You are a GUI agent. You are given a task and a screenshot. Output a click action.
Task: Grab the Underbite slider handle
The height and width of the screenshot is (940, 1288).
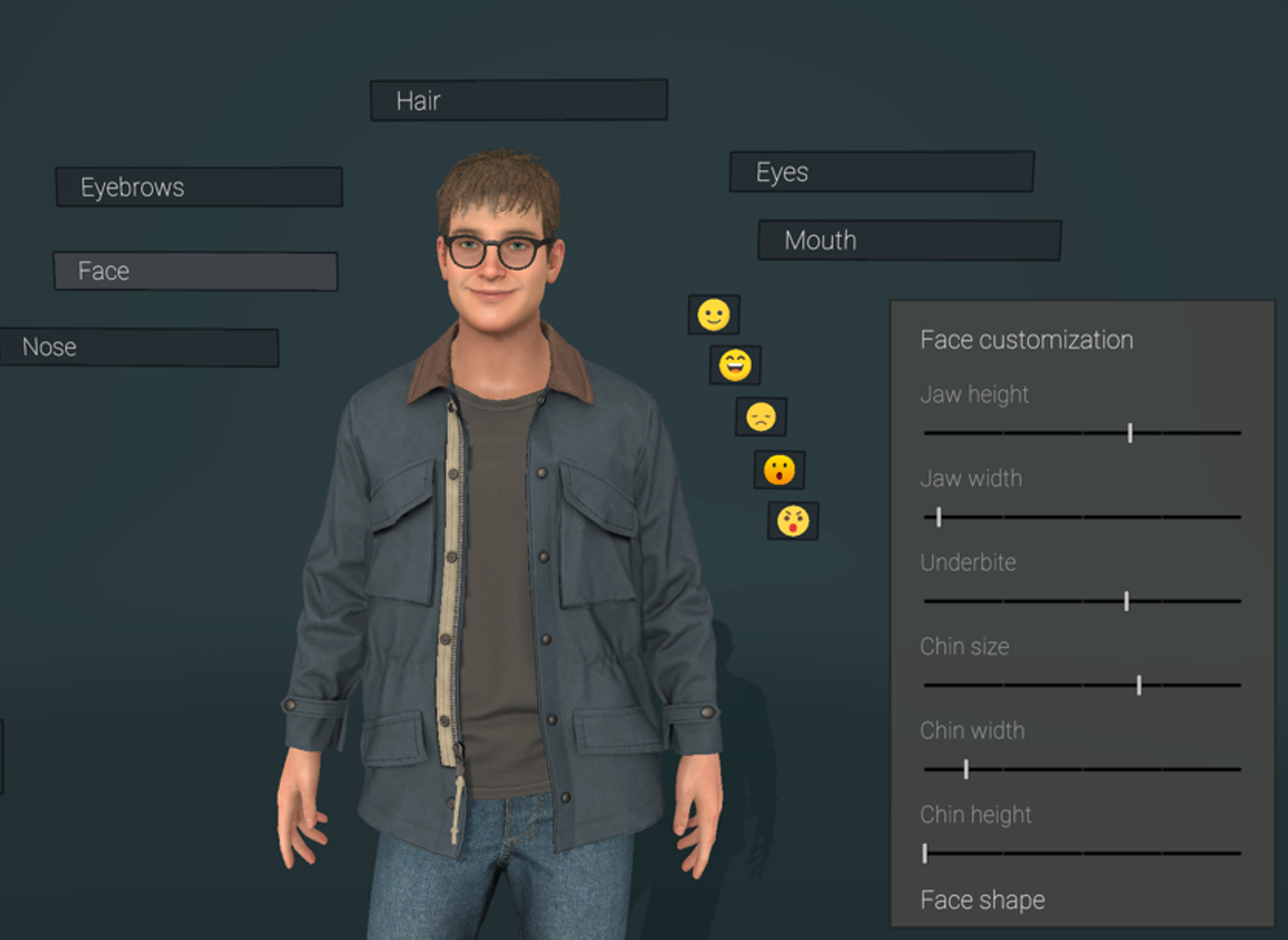tap(1128, 600)
